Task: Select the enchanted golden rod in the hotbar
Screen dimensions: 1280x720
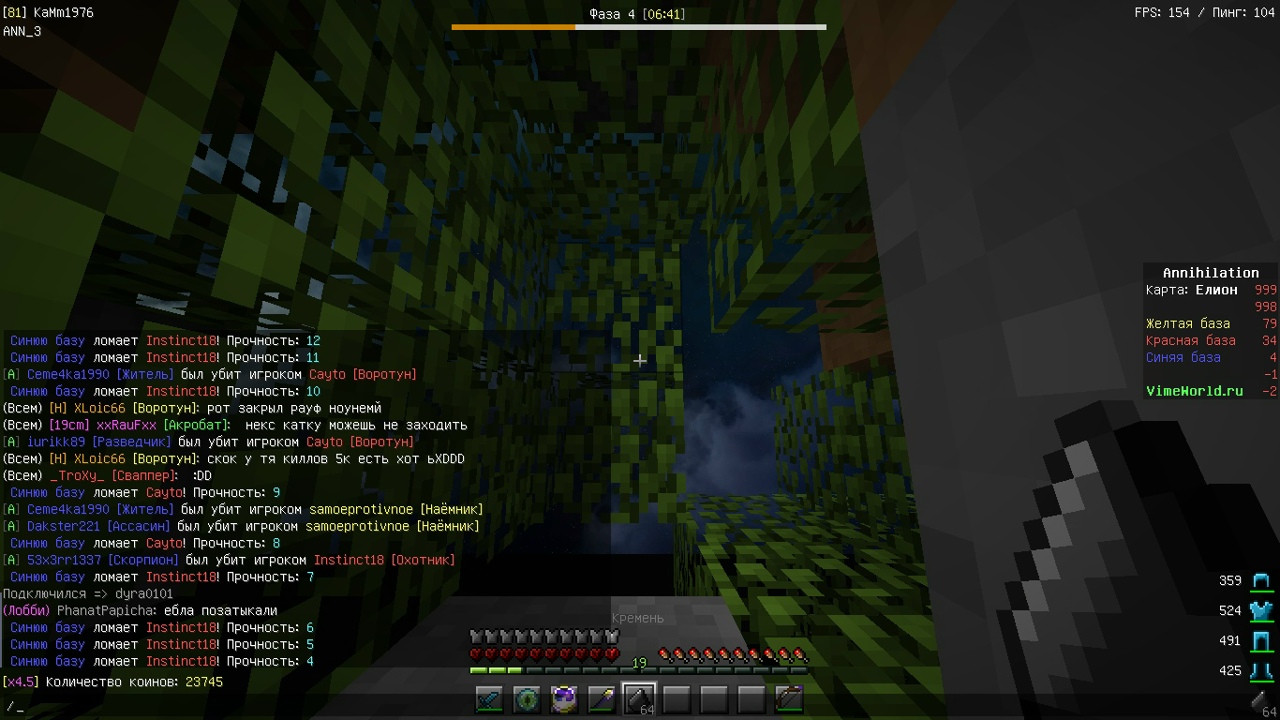Action: click(x=600, y=699)
